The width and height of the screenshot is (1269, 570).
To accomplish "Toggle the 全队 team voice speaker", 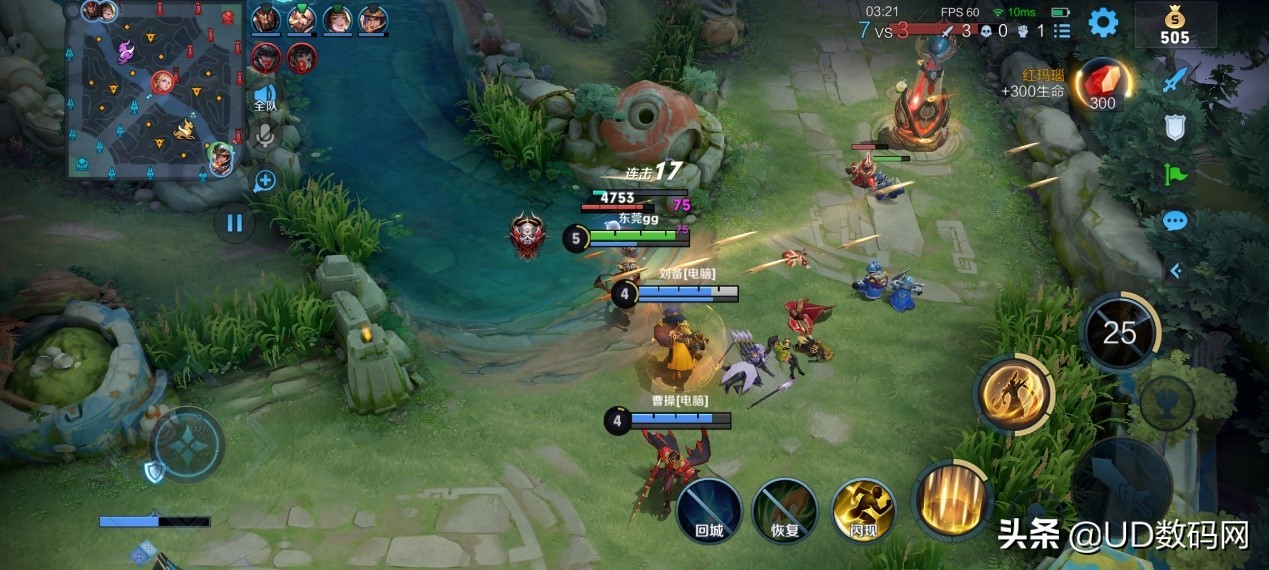I will coord(264,98).
